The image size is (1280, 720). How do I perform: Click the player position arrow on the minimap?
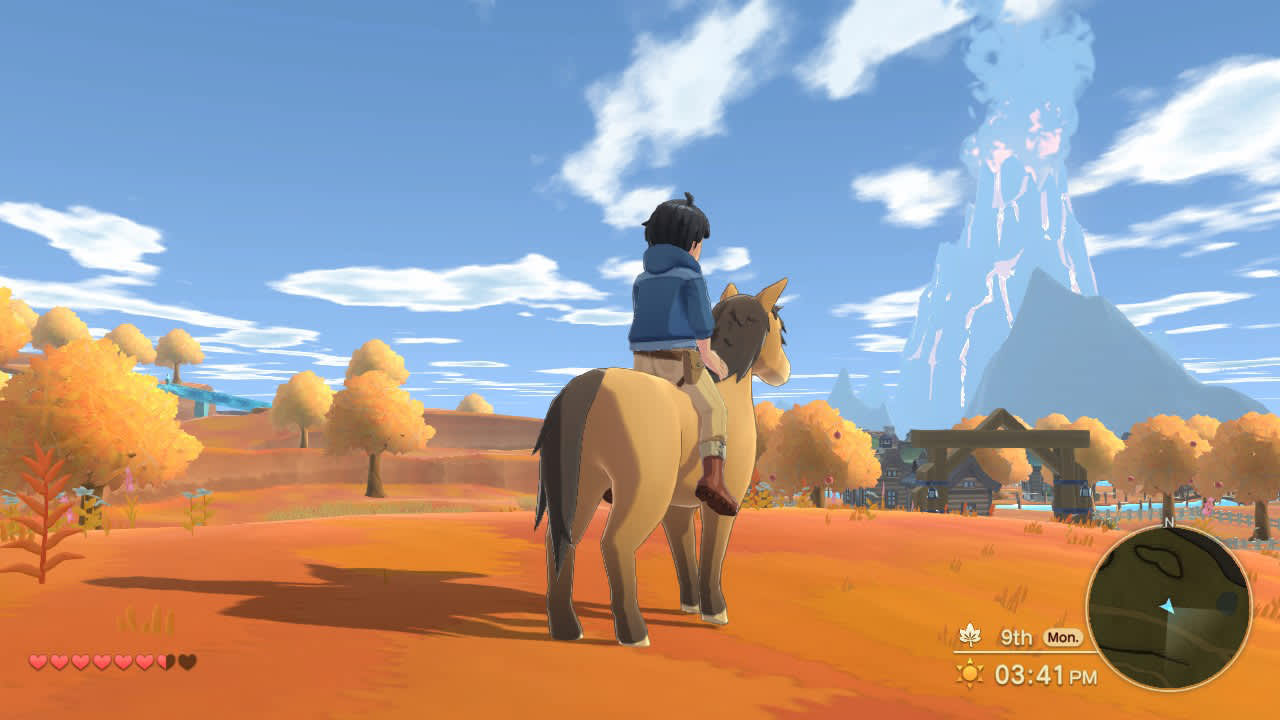(1168, 607)
